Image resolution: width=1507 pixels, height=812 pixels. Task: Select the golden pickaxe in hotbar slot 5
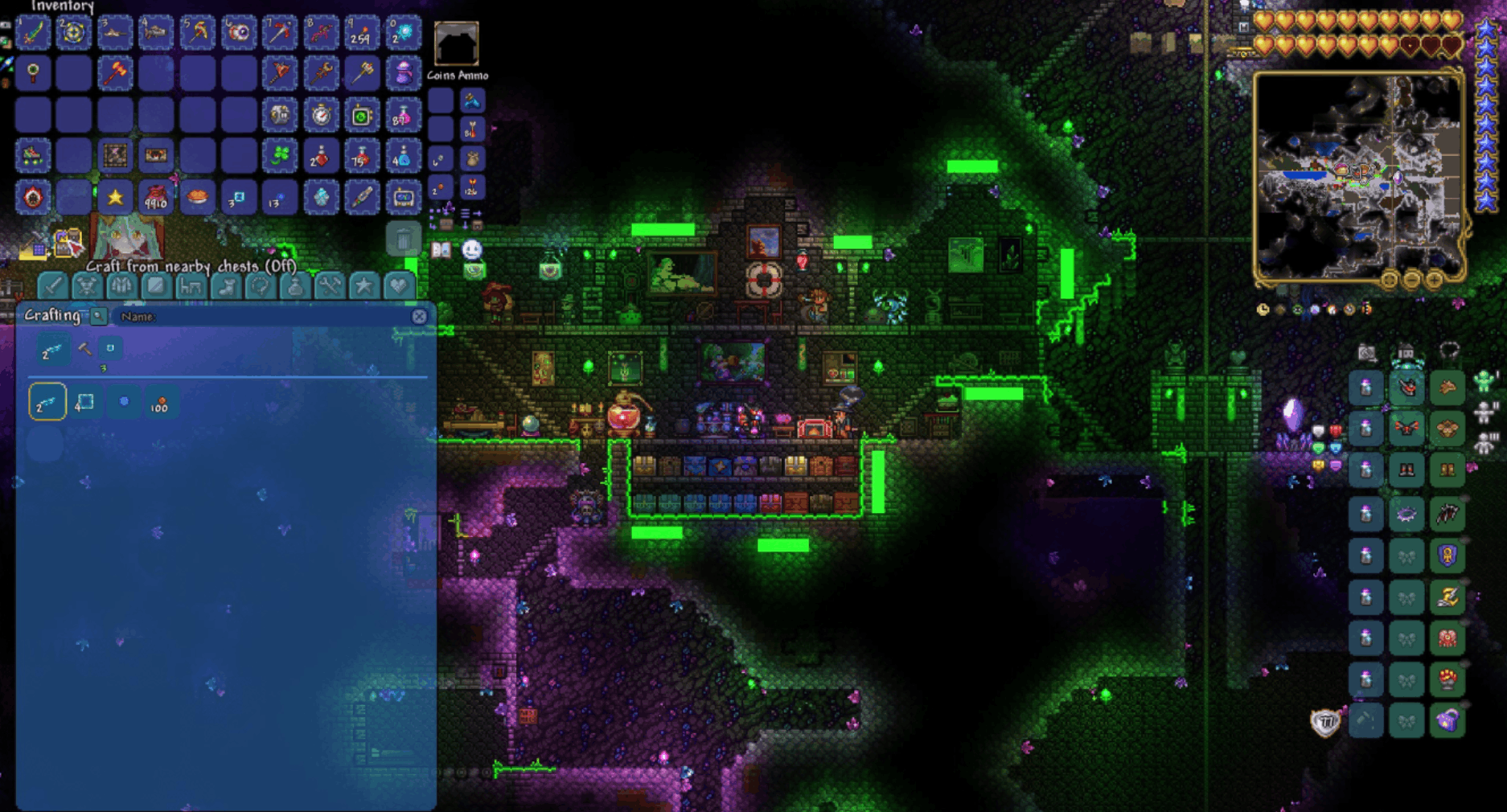(197, 33)
